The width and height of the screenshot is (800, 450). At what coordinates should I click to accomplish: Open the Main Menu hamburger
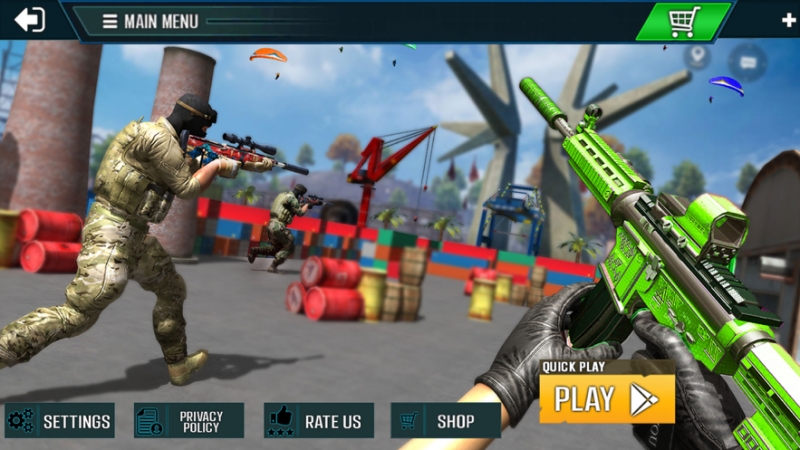(110, 21)
